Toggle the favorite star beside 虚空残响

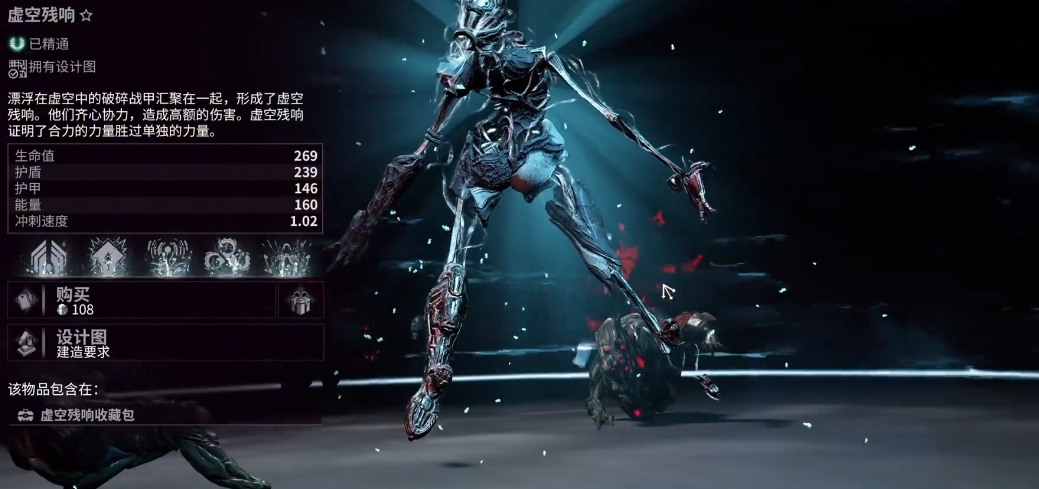tap(87, 16)
